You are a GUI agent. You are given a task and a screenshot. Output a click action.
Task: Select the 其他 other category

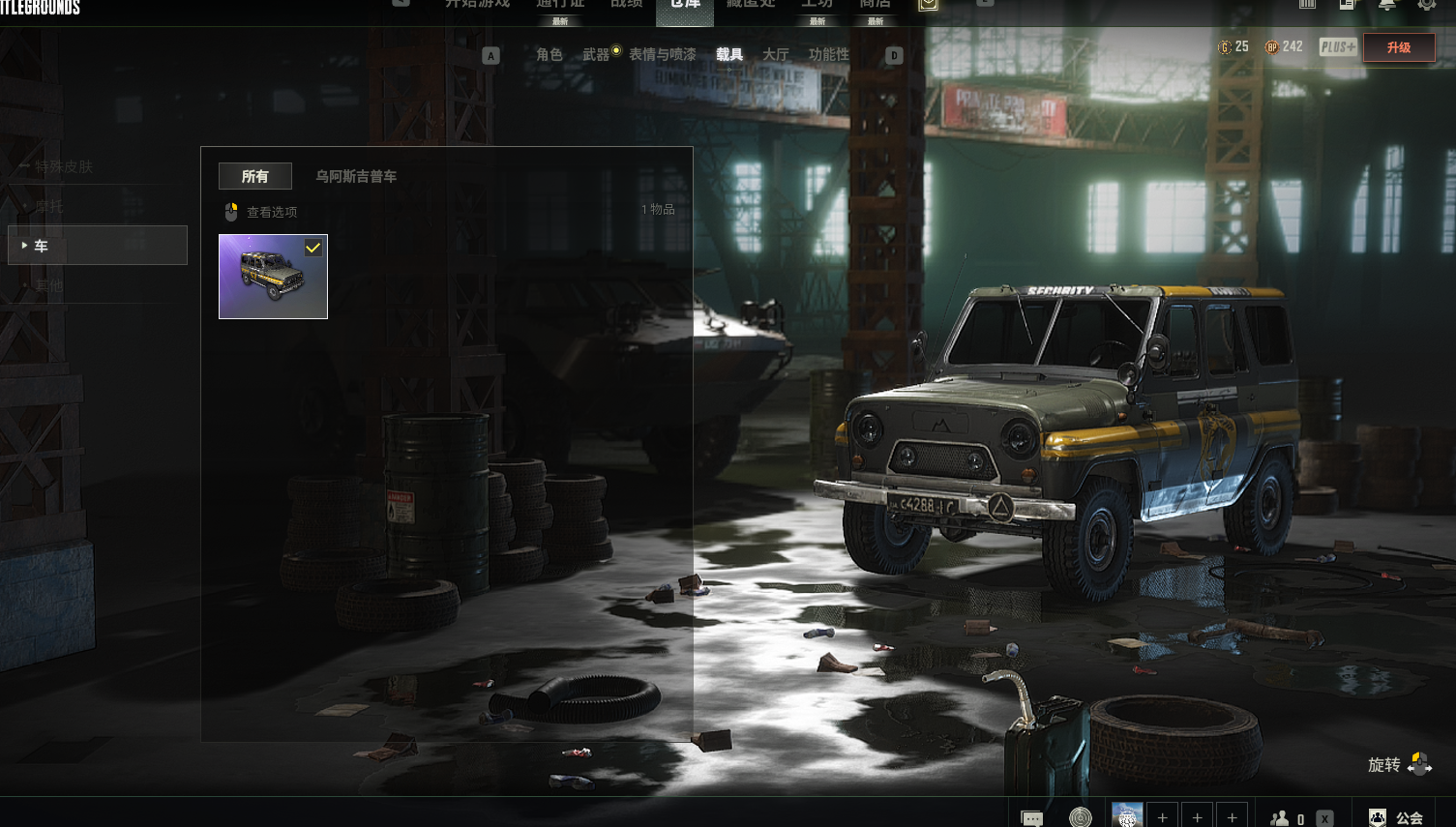49,286
